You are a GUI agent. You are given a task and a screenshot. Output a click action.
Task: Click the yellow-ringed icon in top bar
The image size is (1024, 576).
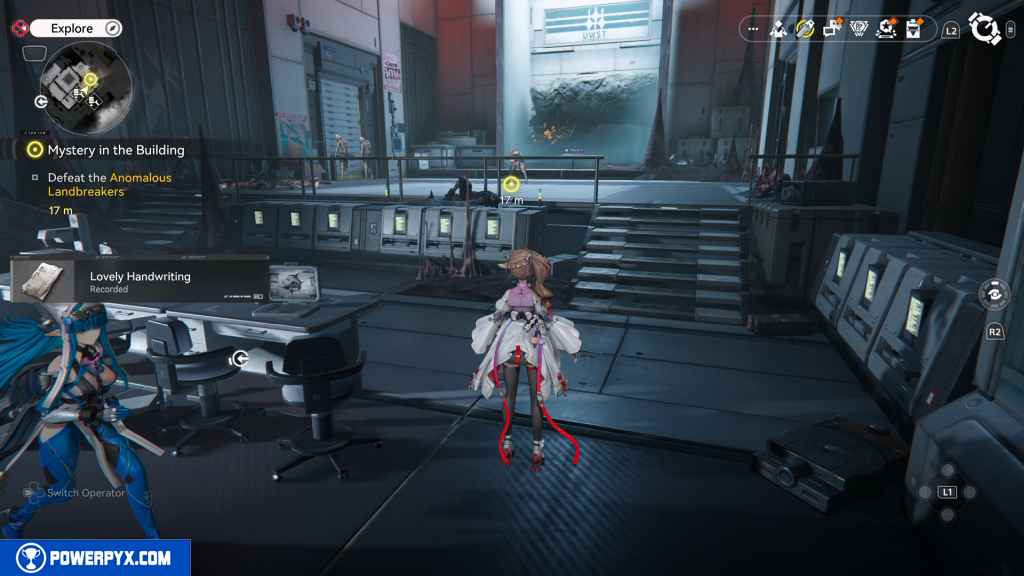click(x=805, y=29)
